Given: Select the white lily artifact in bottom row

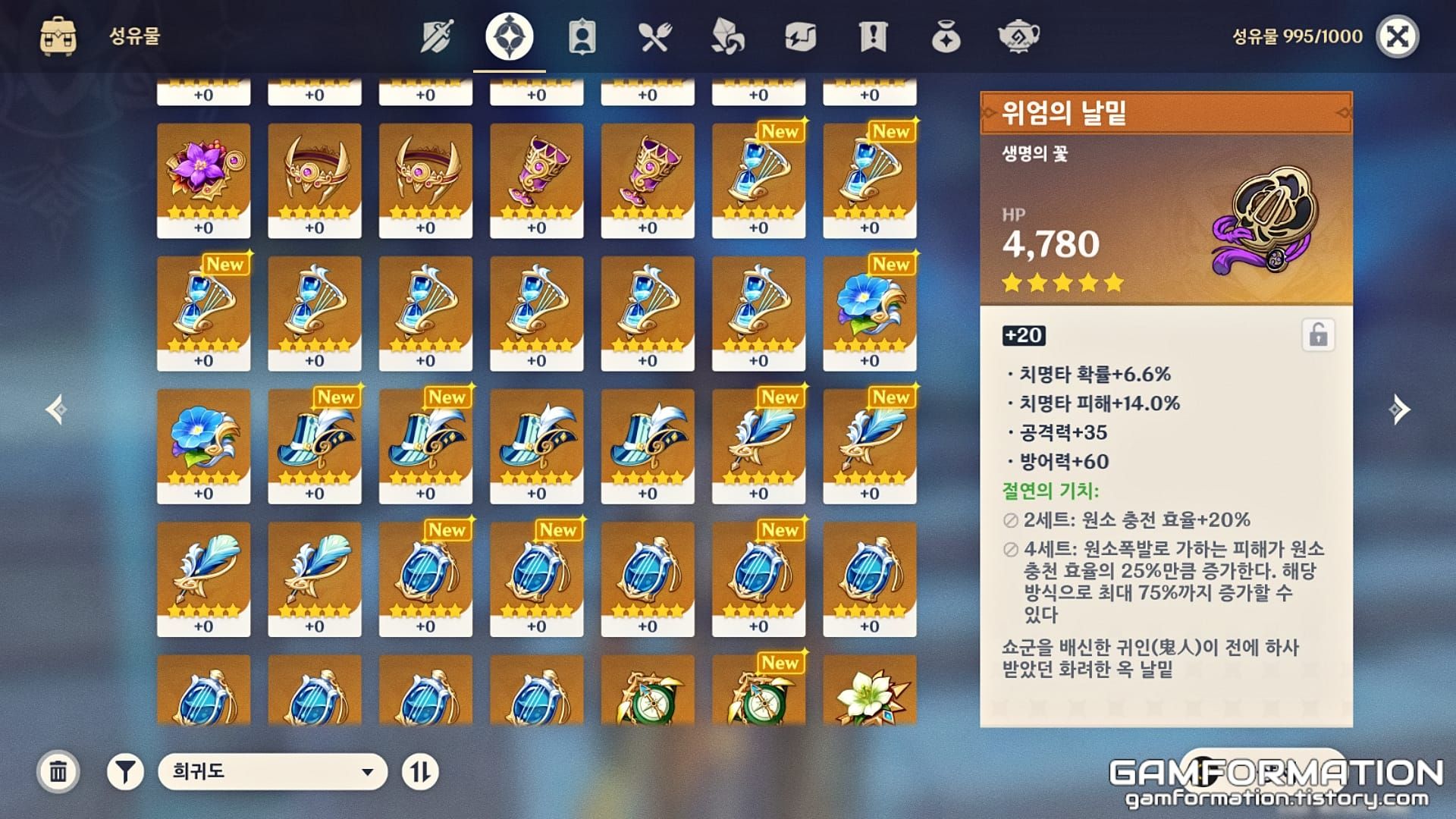Looking at the screenshot, I should (x=868, y=690).
